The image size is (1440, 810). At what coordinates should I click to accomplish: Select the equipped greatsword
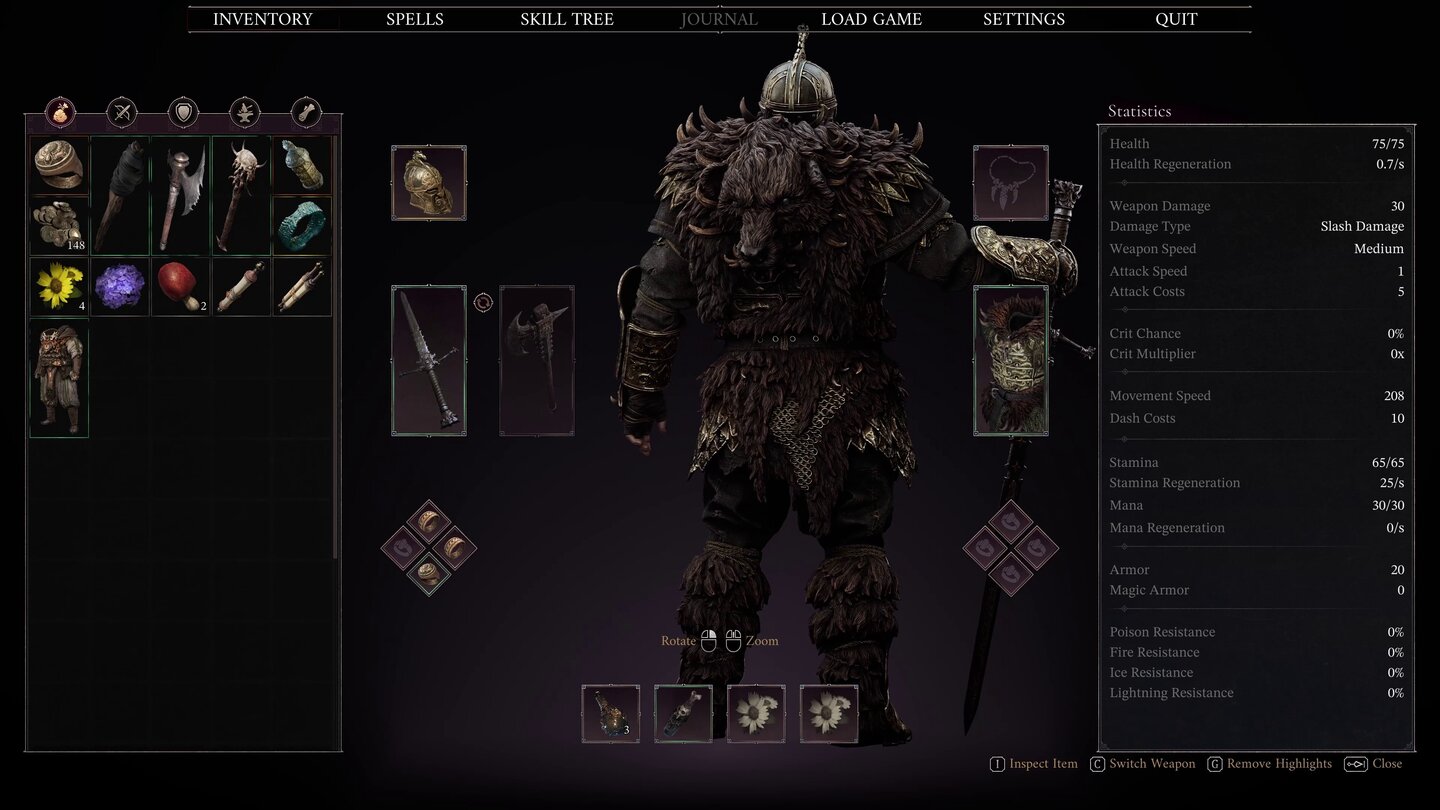(428, 360)
